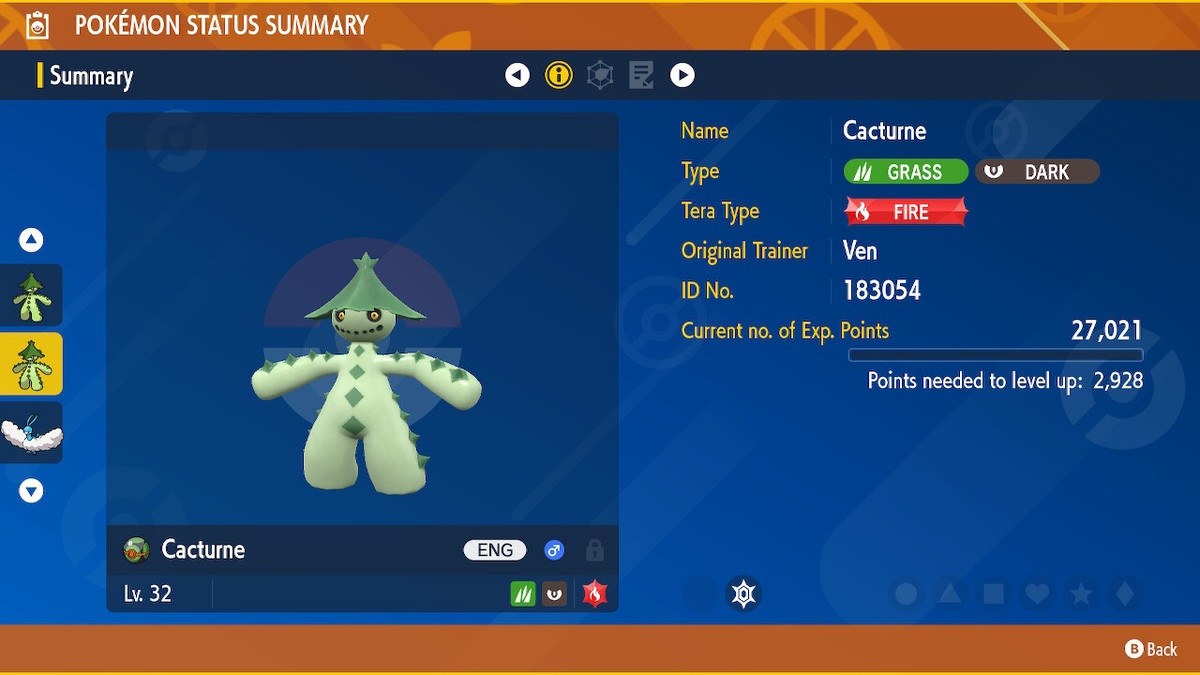Screen dimensions: 1200x675
Task: Toggle the heart marking
Action: coord(1038,594)
